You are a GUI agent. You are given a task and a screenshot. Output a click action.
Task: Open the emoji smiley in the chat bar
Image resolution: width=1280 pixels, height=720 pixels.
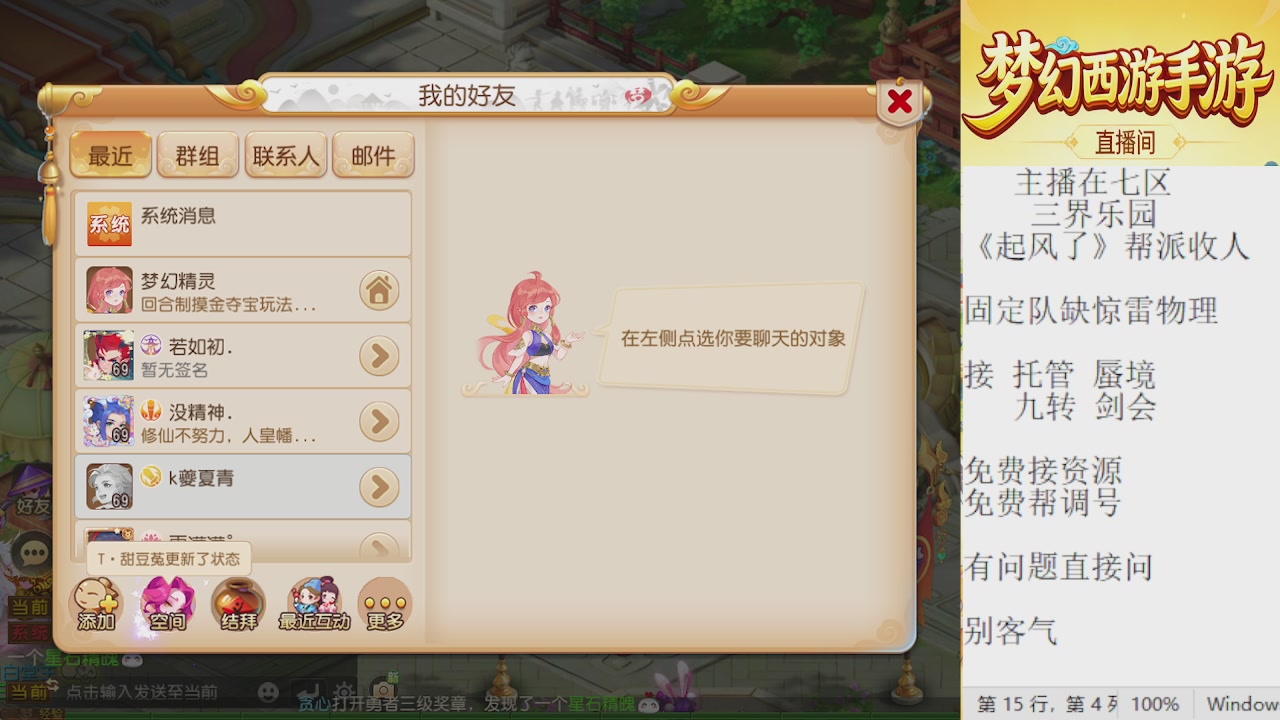point(267,690)
